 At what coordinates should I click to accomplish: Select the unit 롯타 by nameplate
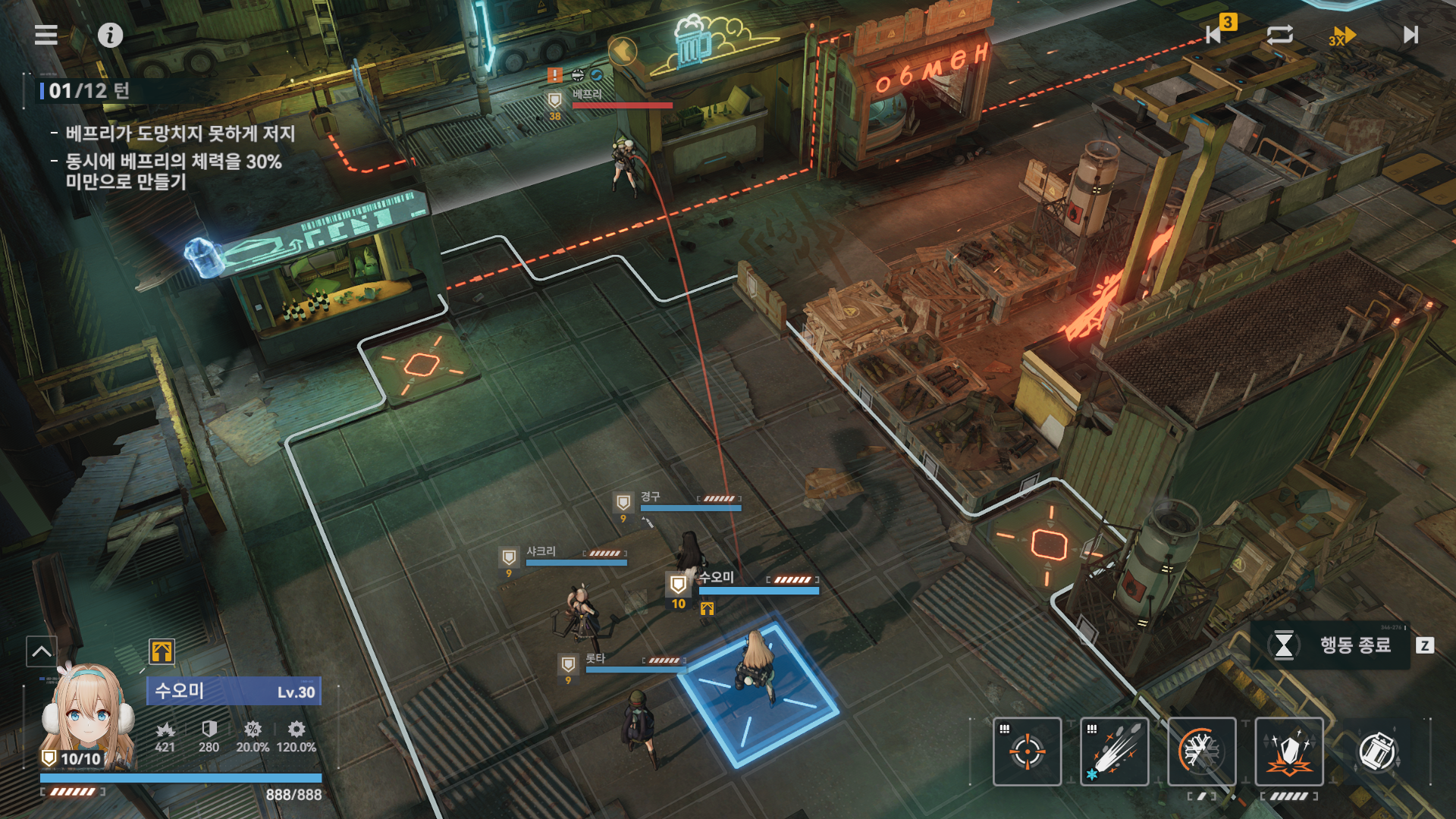[596, 660]
